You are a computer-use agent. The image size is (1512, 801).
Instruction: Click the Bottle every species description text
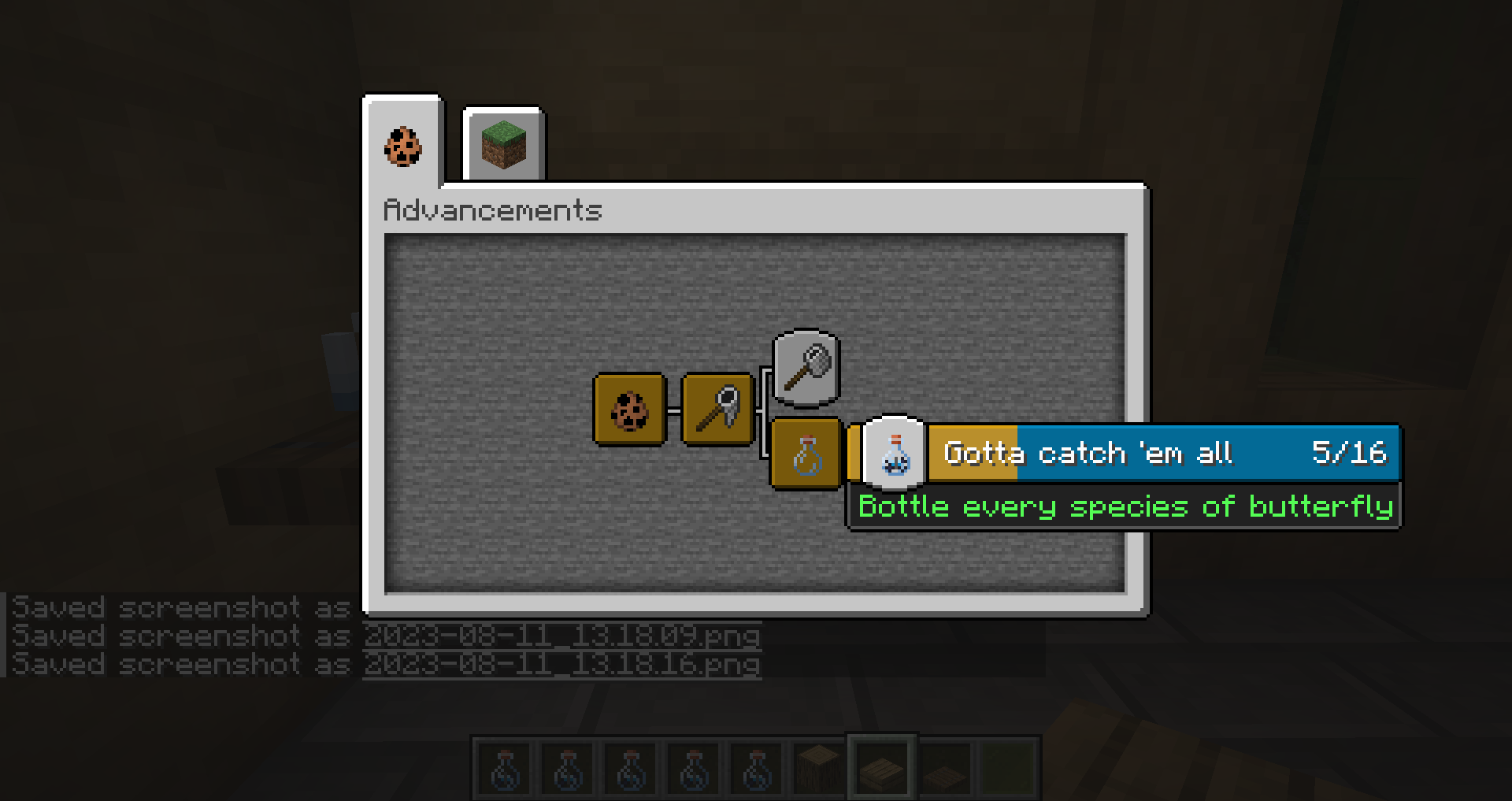[x=1126, y=506]
